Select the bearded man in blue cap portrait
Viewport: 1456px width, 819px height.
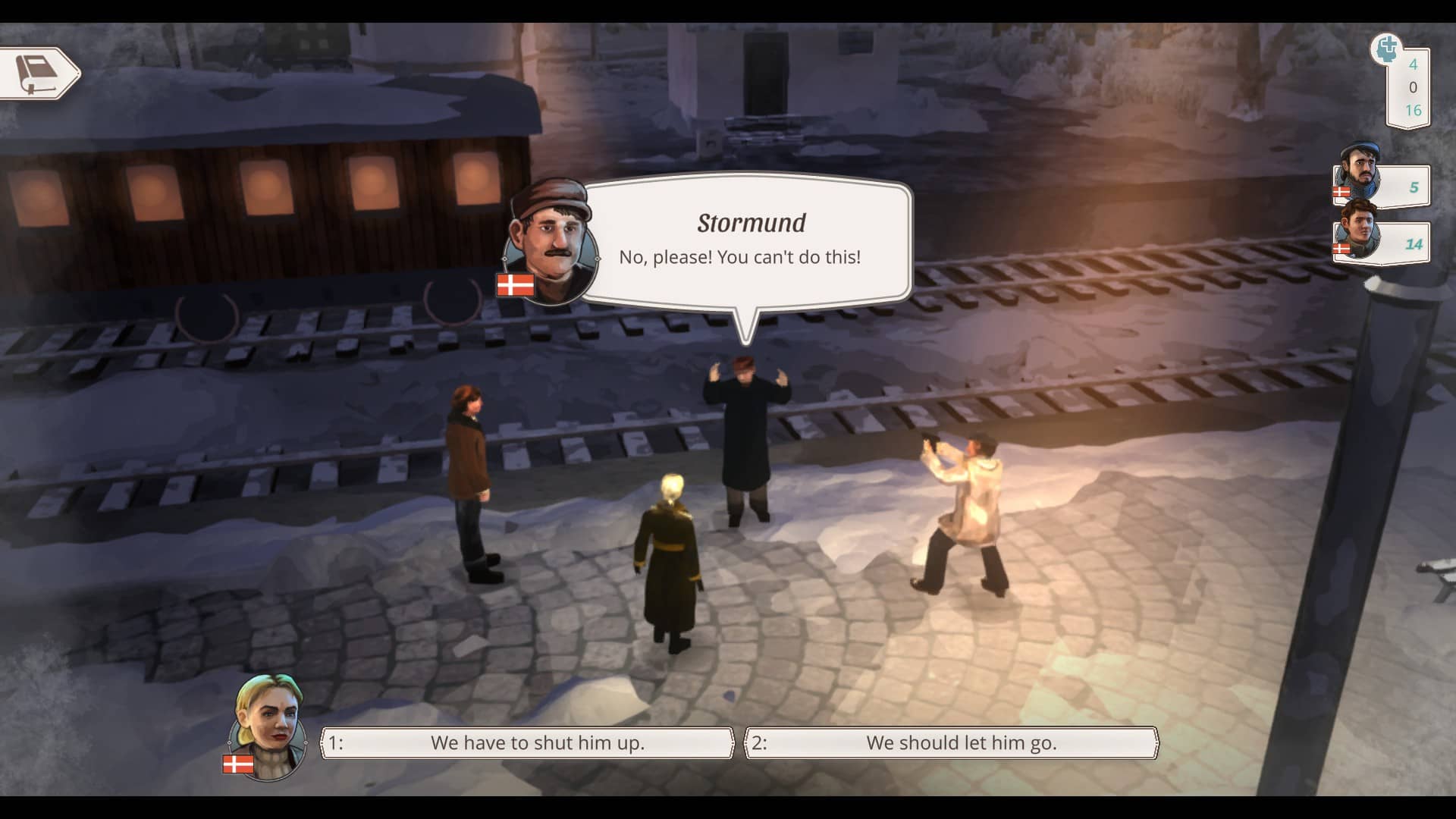1359,173
